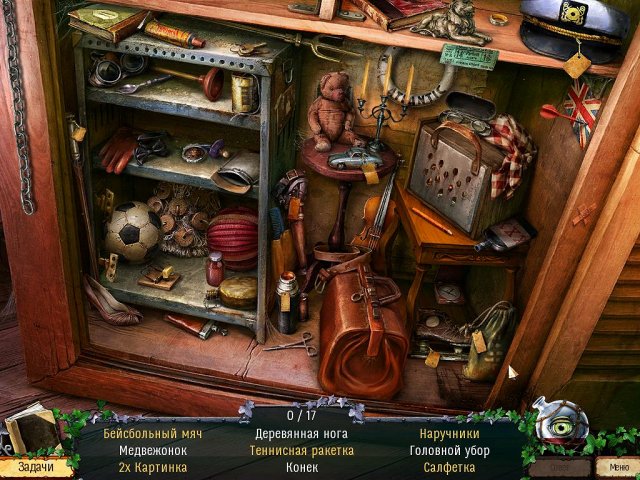Select Наручники in the item list
This screenshot has width=640, height=480.
point(451,434)
